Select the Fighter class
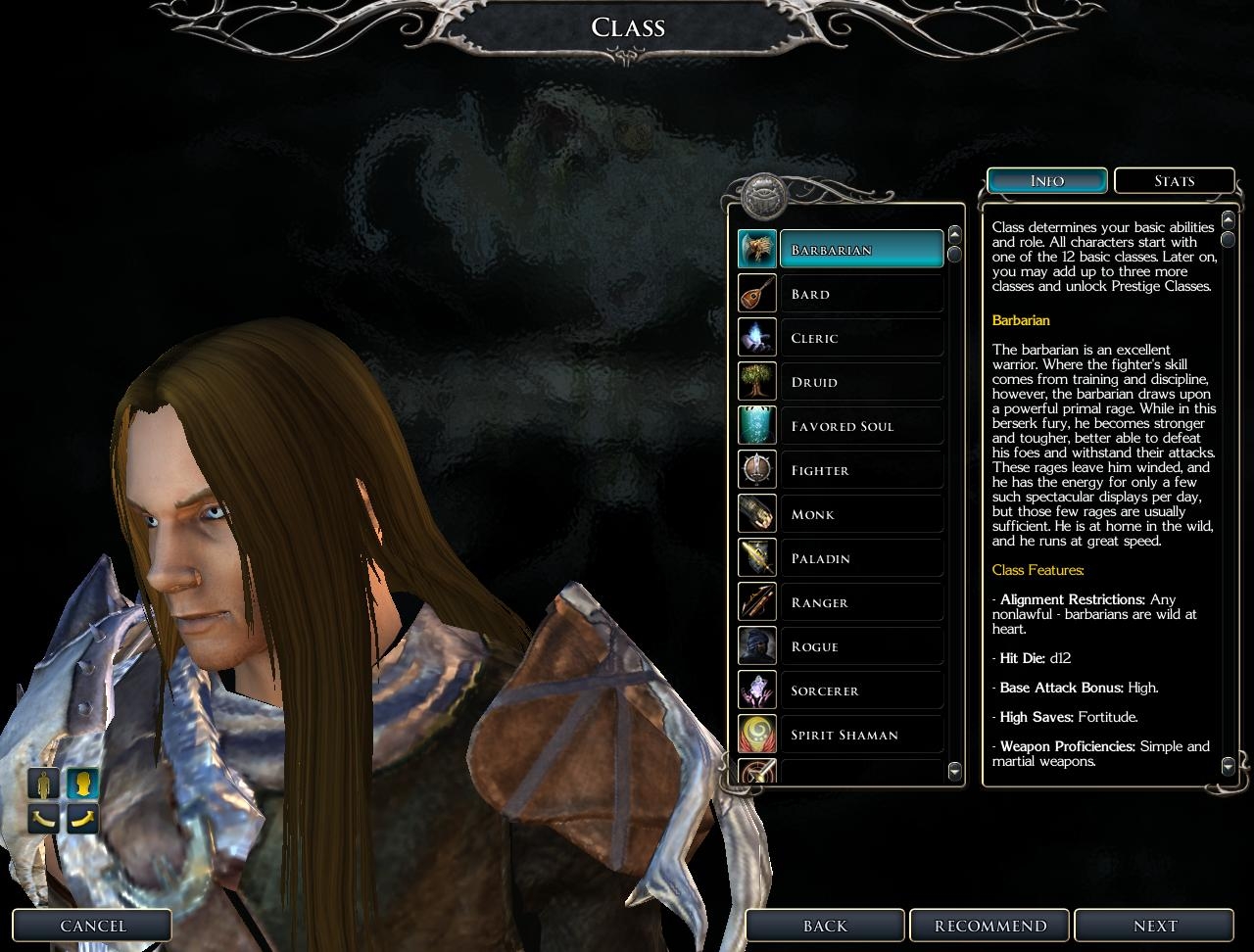Viewport: 1254px width, 952px height. (x=860, y=470)
